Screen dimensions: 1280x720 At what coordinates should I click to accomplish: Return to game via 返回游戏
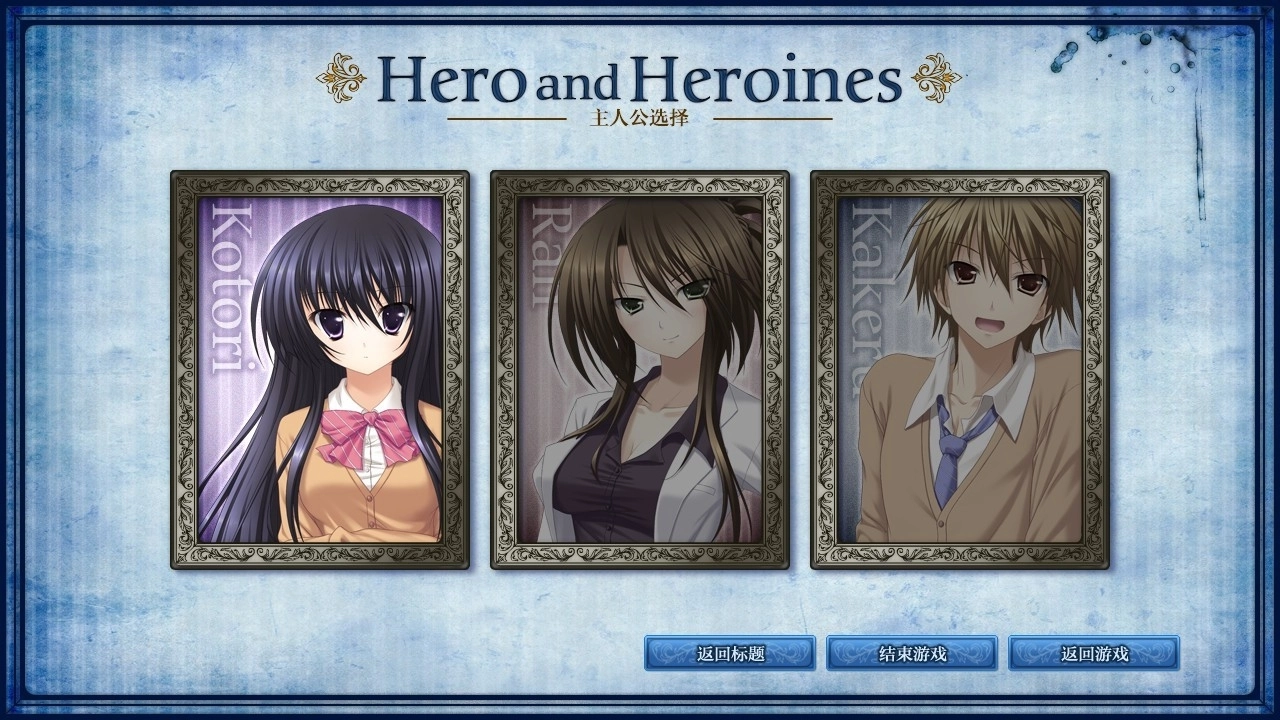click(1094, 654)
